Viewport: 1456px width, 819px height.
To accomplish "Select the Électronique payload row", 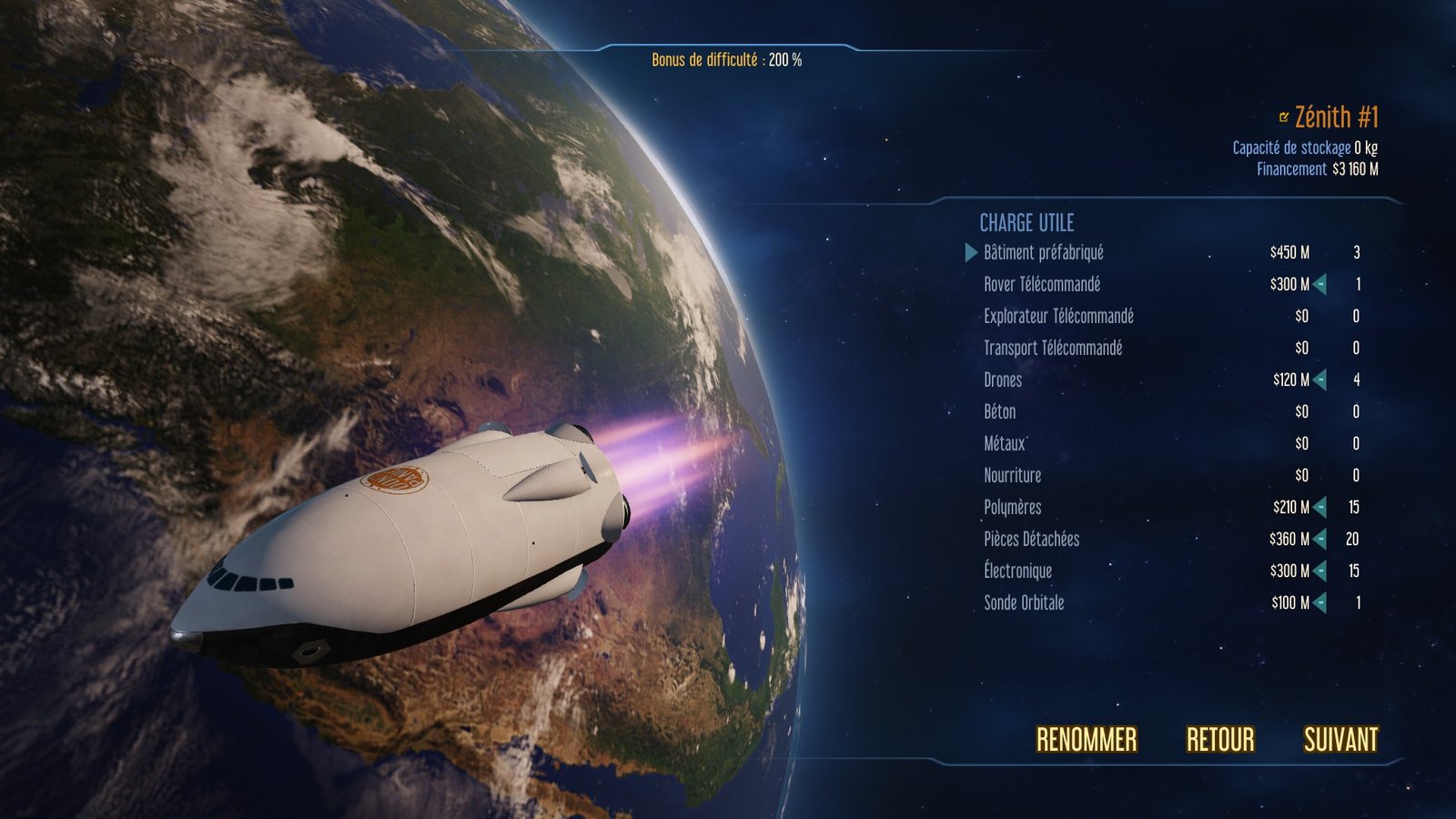I will click(x=1017, y=571).
